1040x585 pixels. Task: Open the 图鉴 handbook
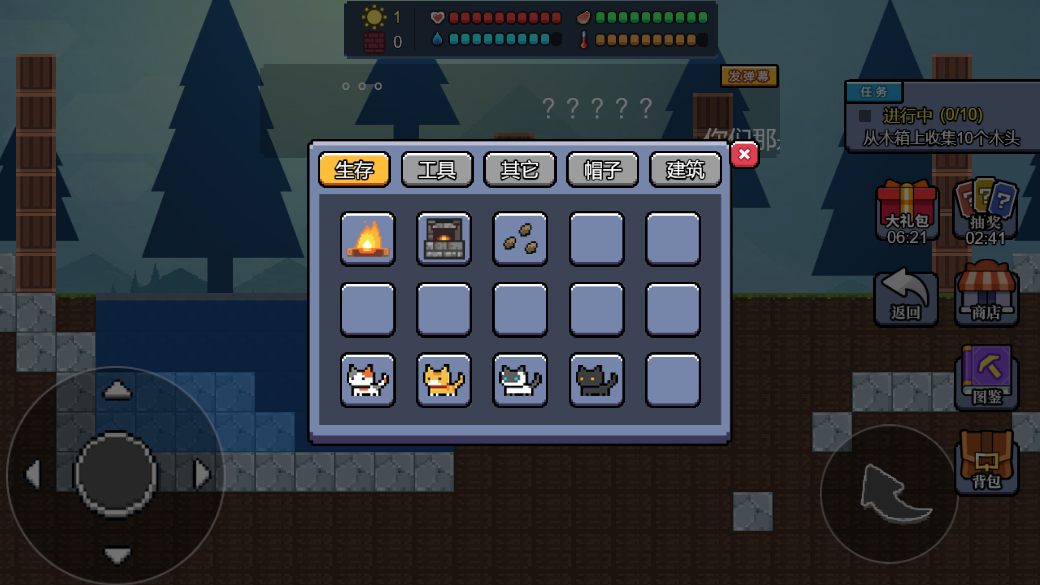(986, 377)
